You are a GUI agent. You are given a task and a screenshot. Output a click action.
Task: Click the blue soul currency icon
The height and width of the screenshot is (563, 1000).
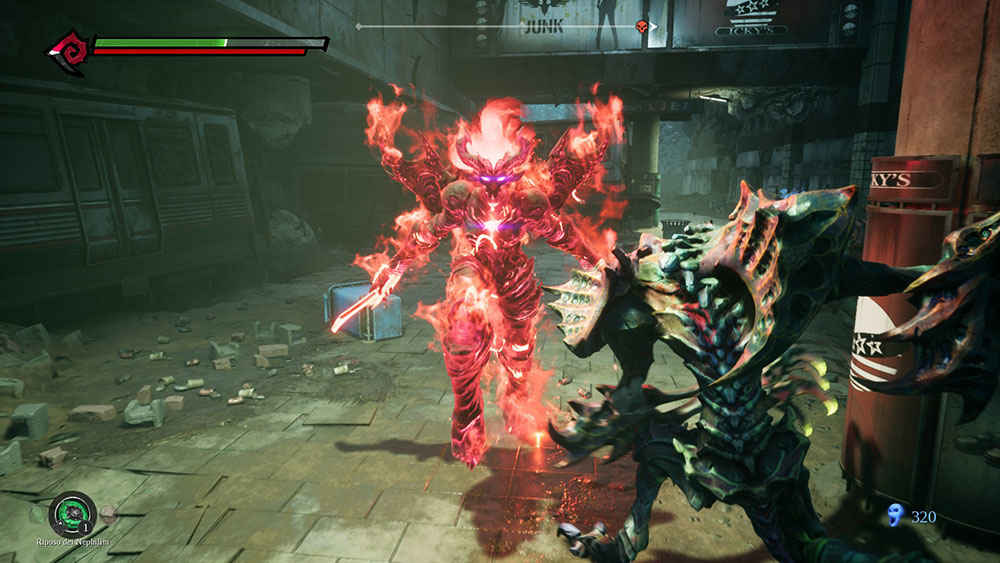tap(896, 516)
